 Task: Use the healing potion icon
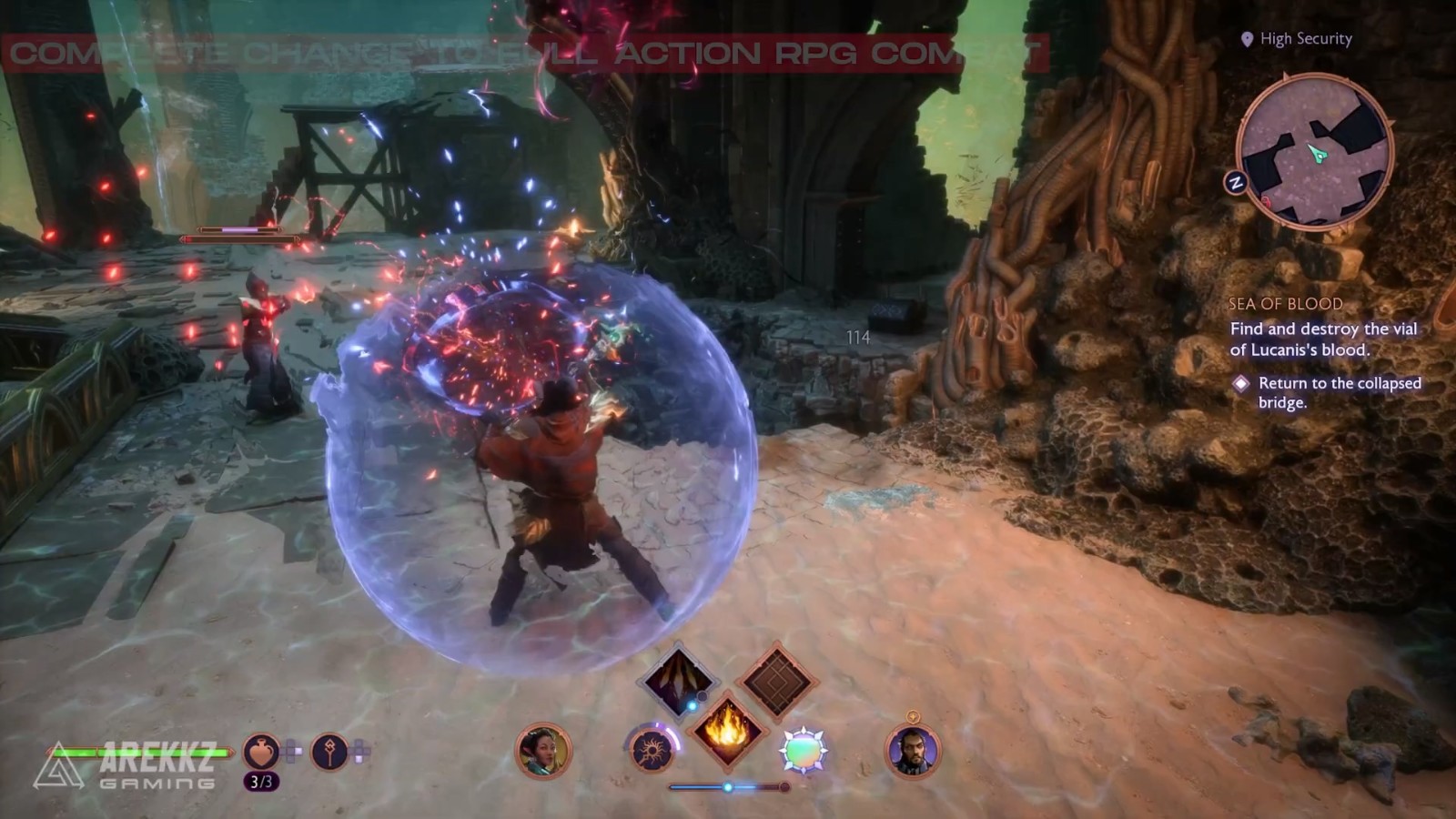(x=261, y=752)
